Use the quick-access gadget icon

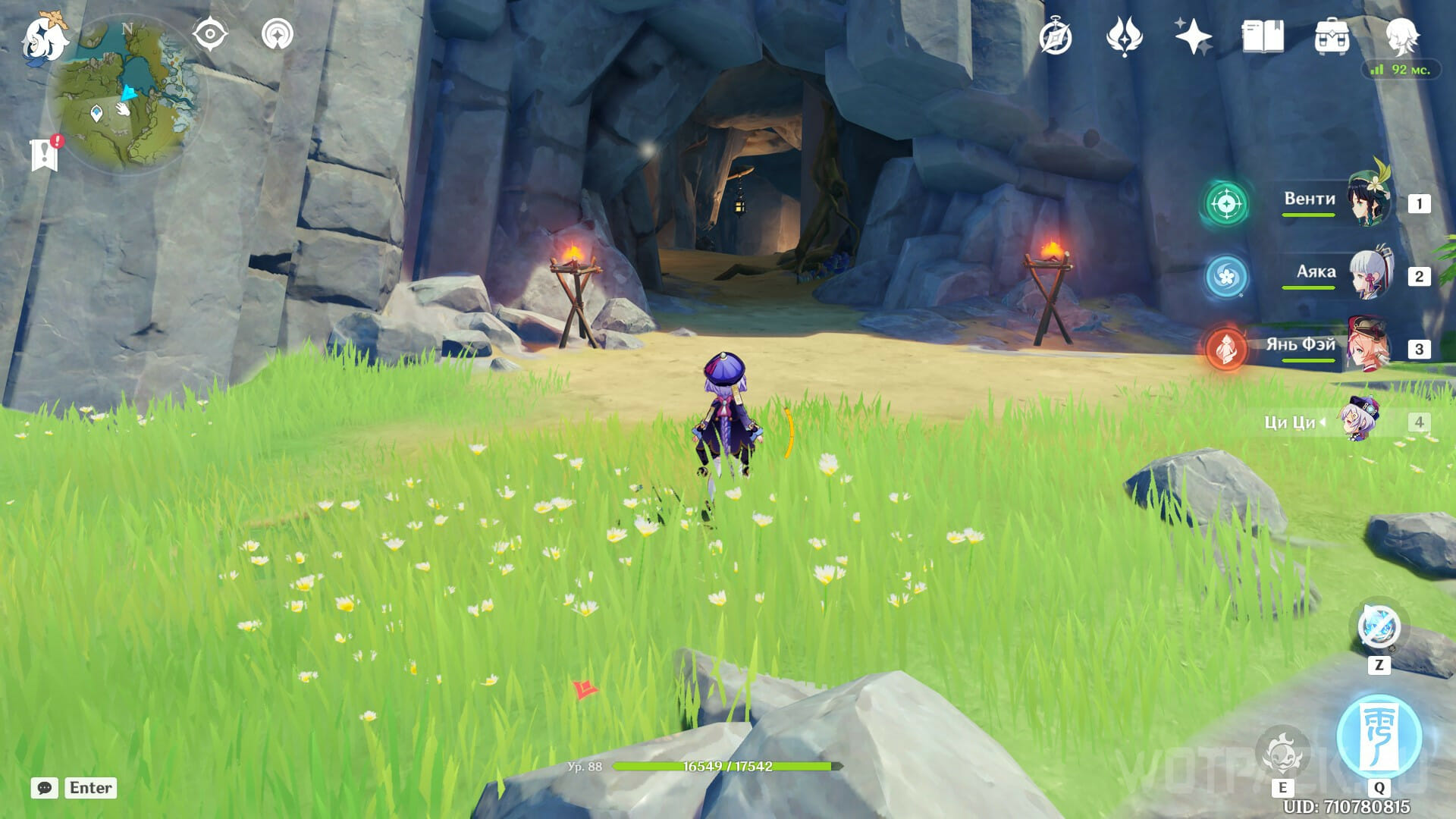[x=1379, y=628]
